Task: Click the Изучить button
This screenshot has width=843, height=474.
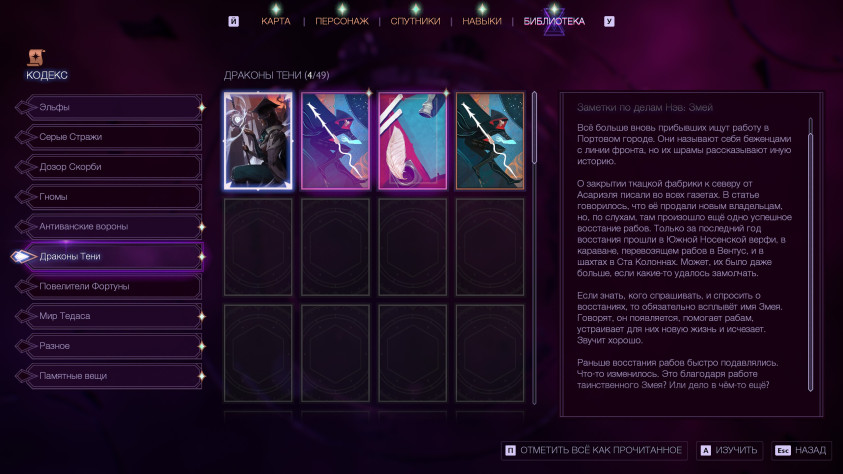Action: (730, 451)
